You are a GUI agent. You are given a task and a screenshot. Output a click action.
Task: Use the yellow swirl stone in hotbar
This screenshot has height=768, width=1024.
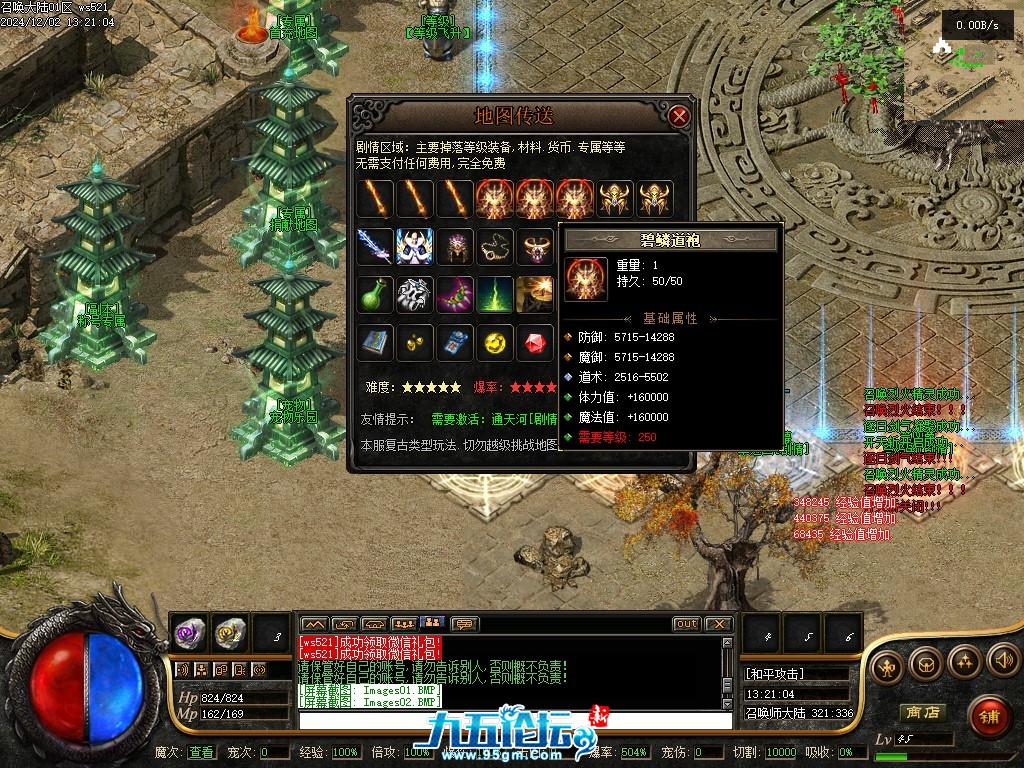tap(230, 632)
